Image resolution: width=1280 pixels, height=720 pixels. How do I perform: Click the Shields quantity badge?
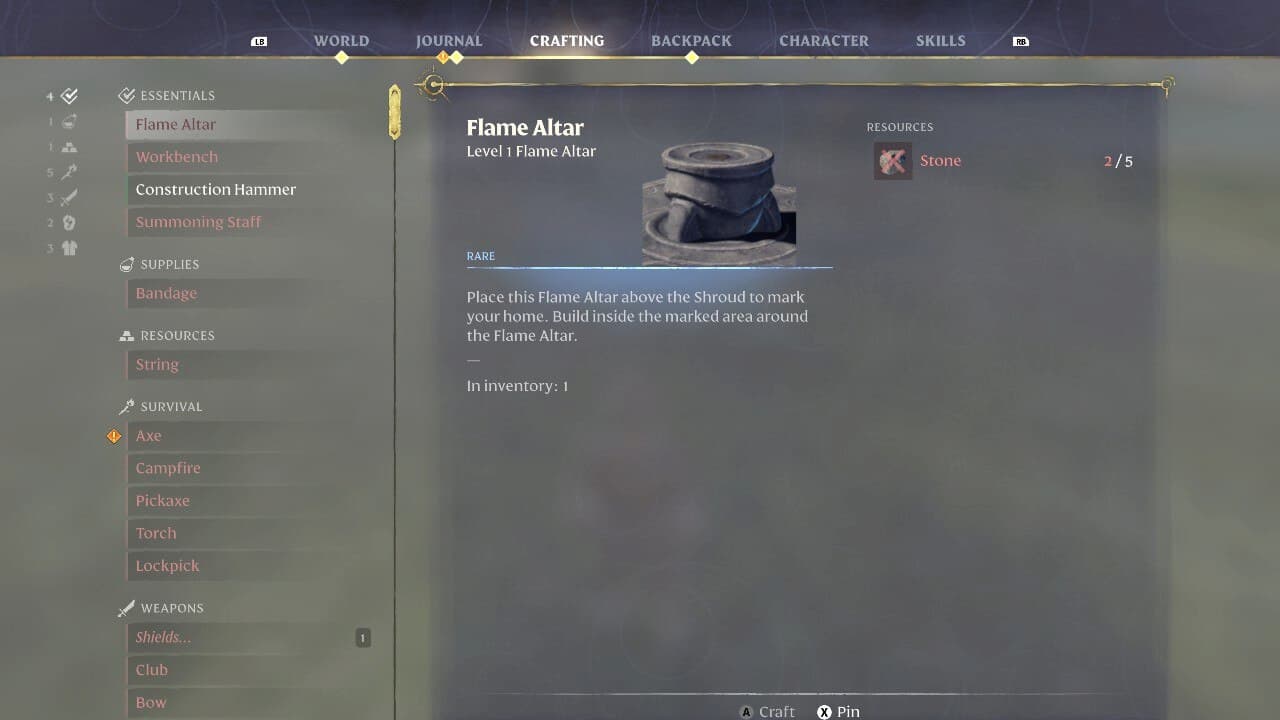pos(362,637)
